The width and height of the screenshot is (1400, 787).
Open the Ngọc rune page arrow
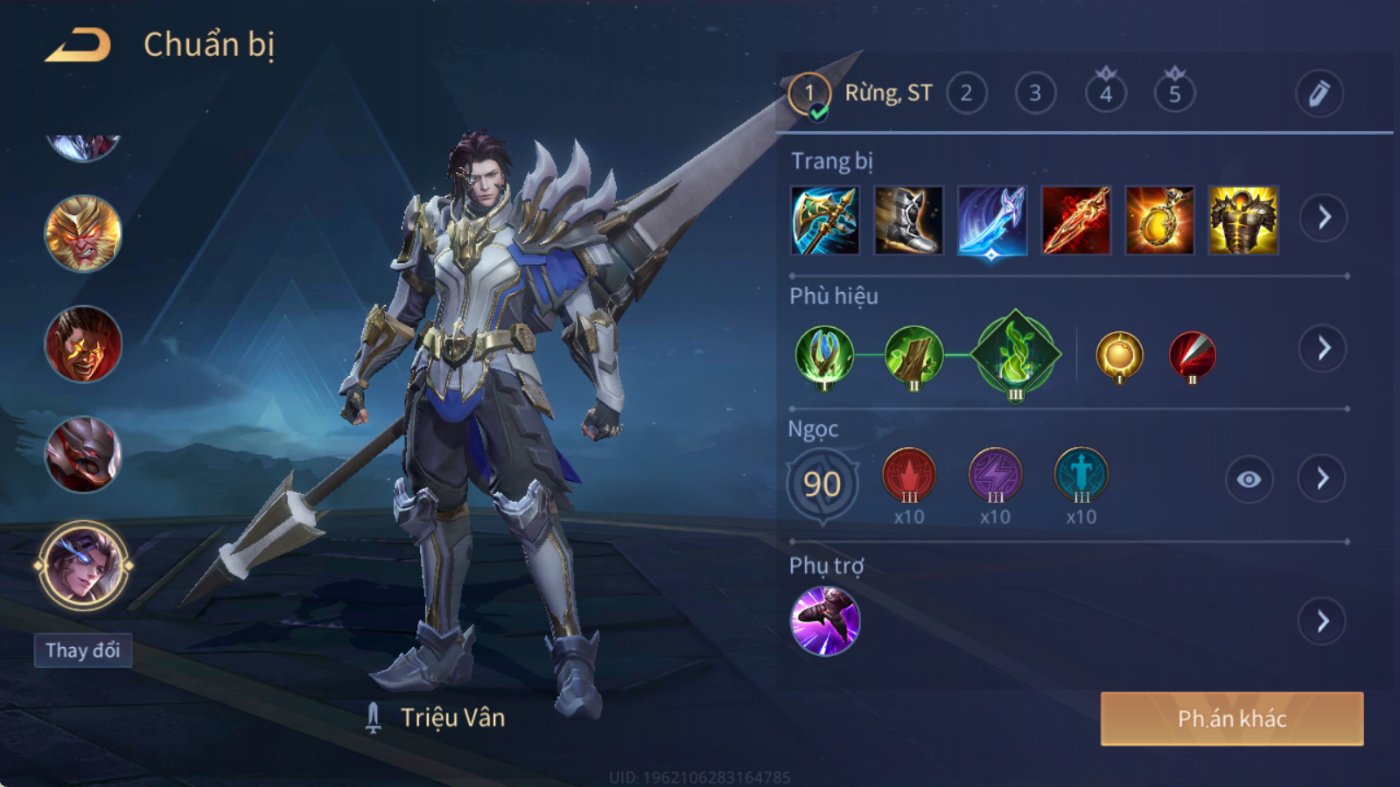click(1323, 479)
